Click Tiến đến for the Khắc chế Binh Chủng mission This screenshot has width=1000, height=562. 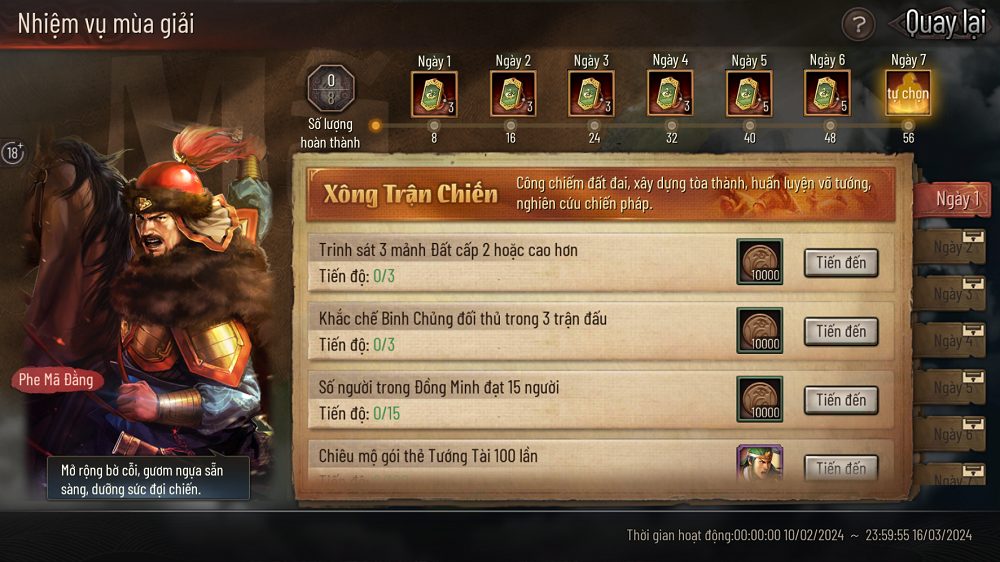[x=841, y=332]
